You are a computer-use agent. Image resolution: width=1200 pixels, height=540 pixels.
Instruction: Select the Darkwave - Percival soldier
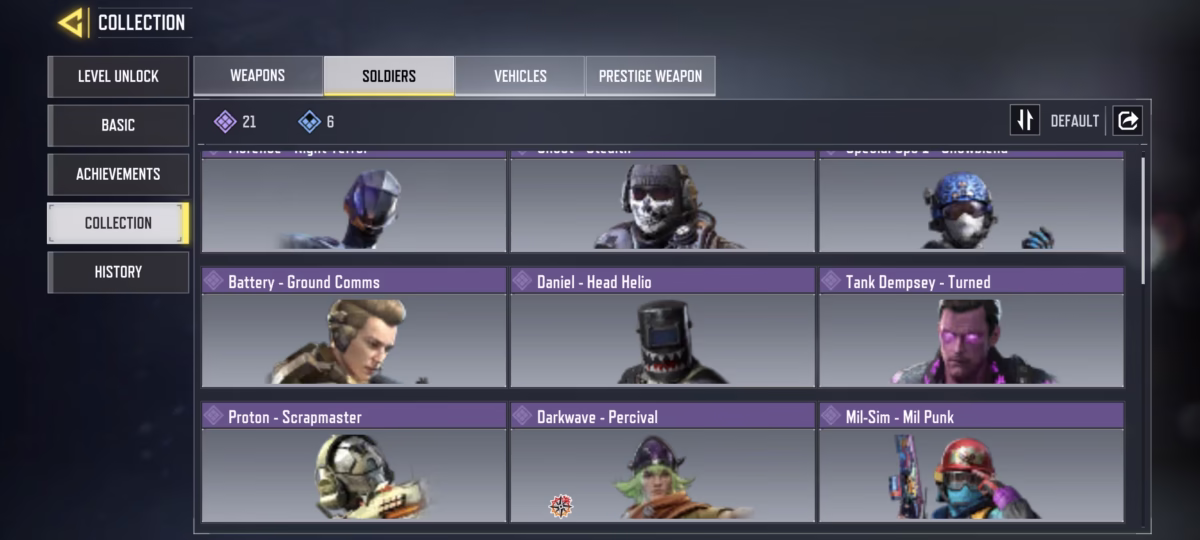point(662,462)
